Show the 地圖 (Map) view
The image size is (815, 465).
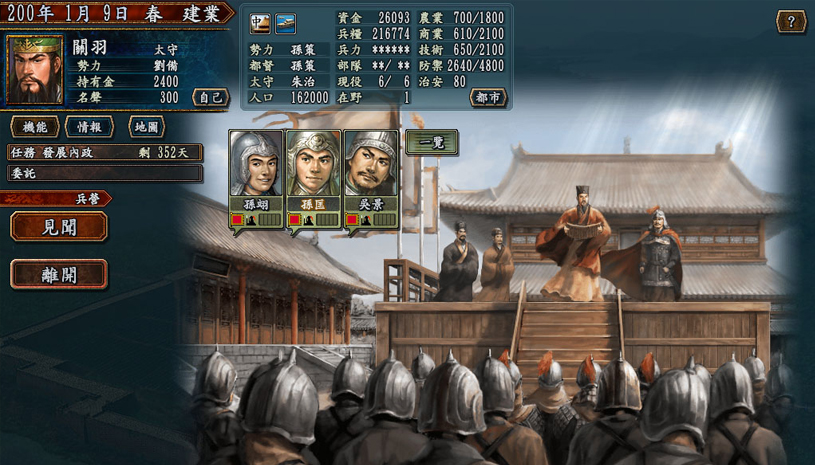[146, 127]
